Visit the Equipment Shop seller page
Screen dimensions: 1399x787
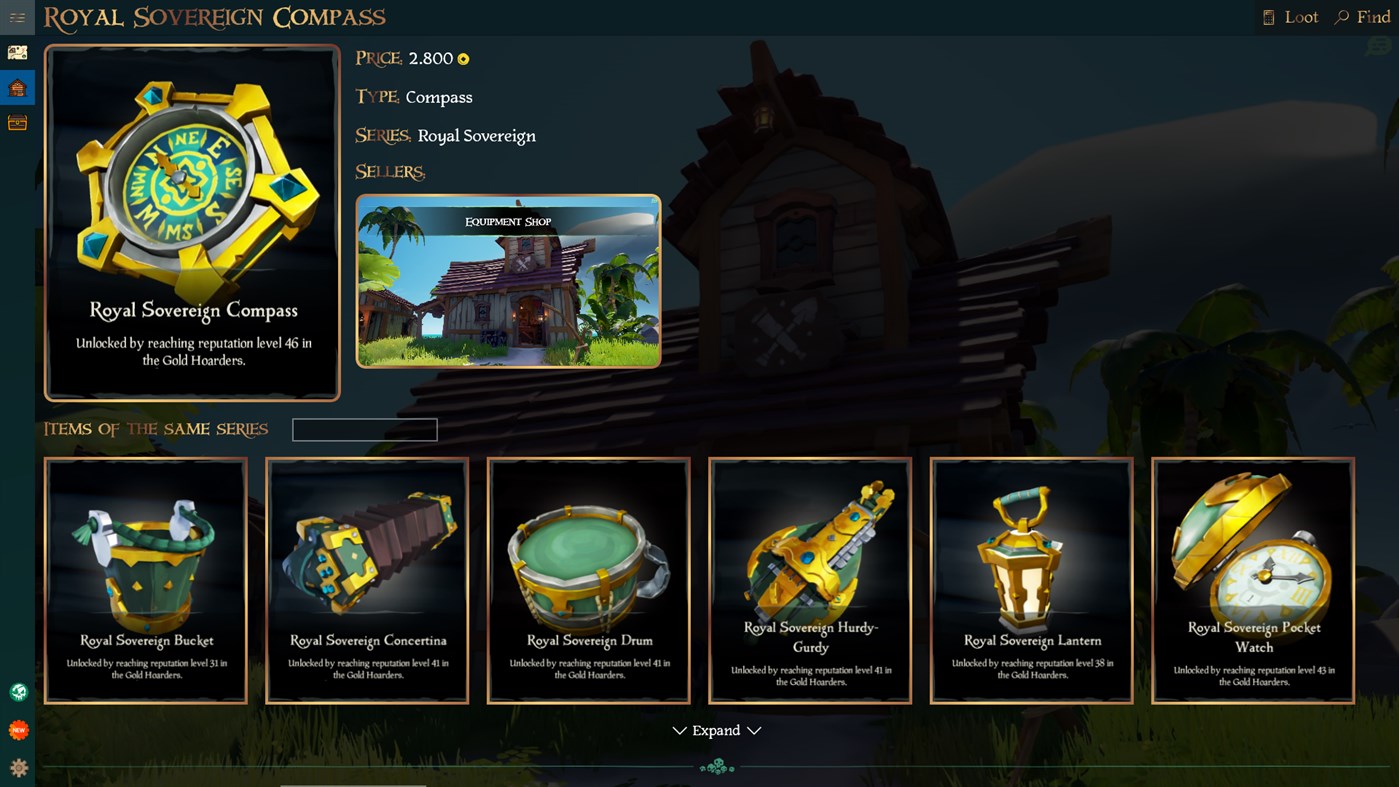click(507, 281)
